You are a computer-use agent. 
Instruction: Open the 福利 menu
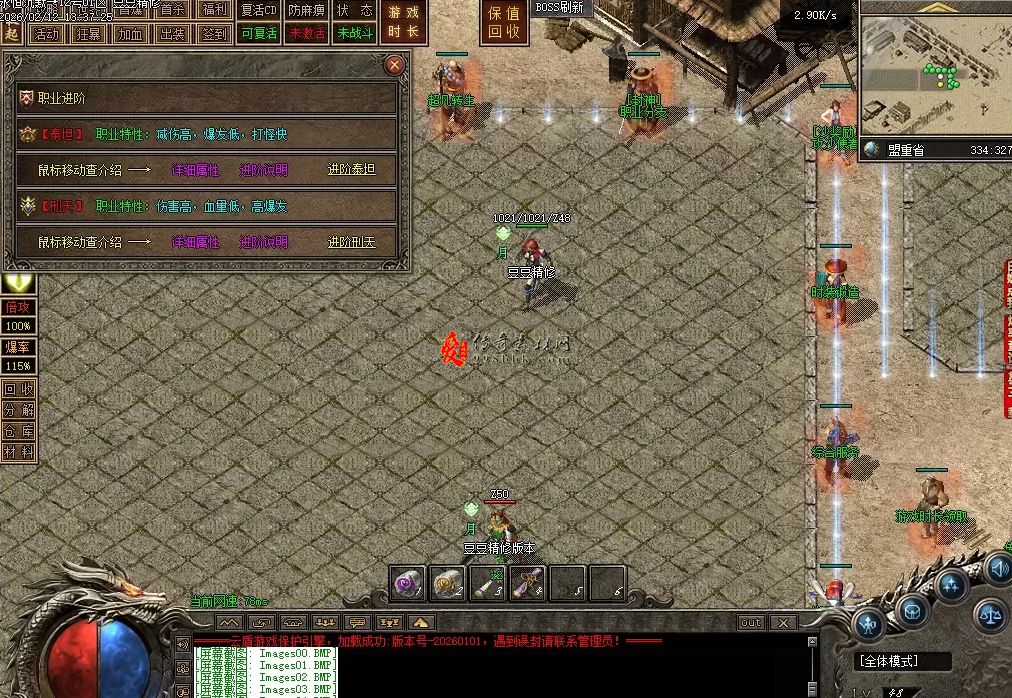pos(212,10)
